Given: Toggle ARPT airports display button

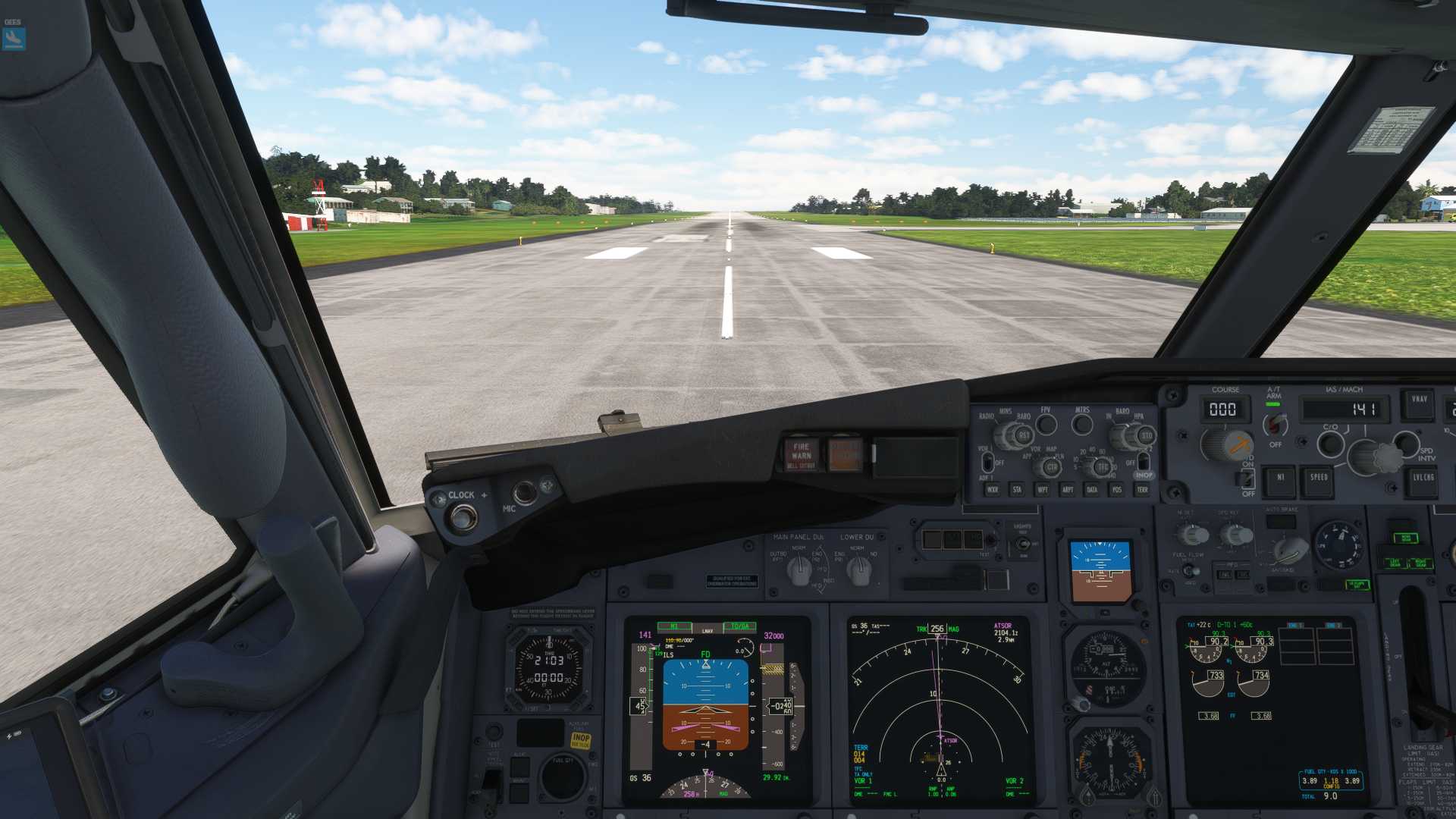Looking at the screenshot, I should click(1068, 490).
